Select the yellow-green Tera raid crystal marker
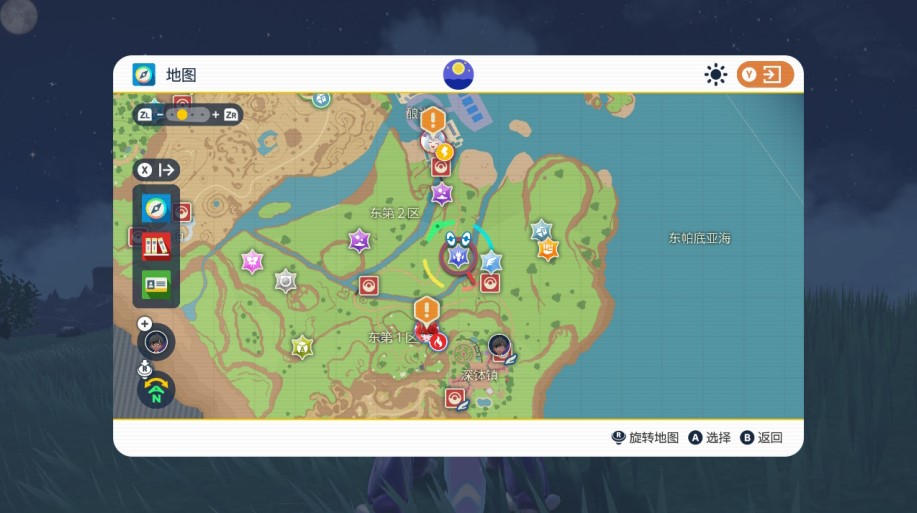Screen dimensions: 917x513 point(301,346)
